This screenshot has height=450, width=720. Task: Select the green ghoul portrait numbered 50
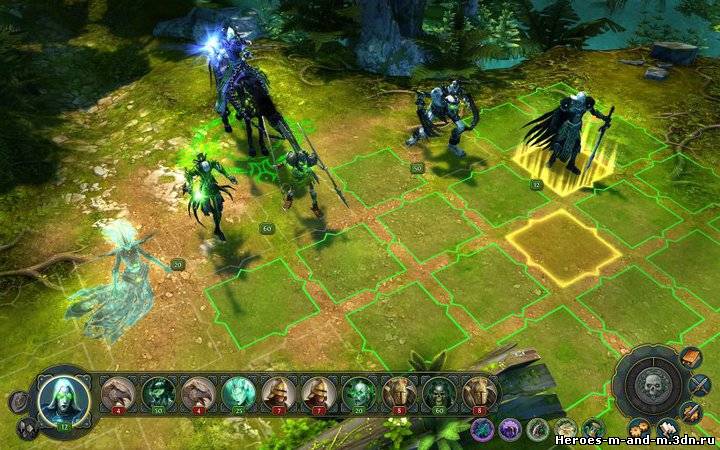pos(158,394)
